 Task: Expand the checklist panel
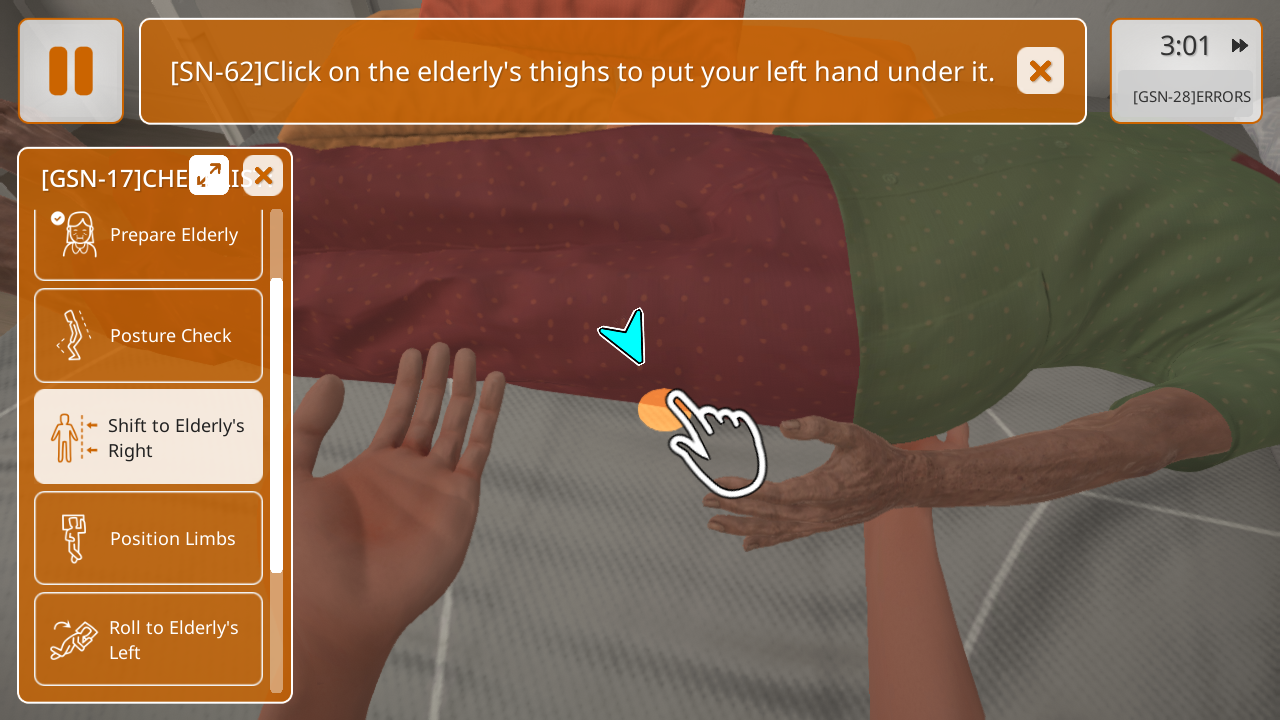click(209, 175)
